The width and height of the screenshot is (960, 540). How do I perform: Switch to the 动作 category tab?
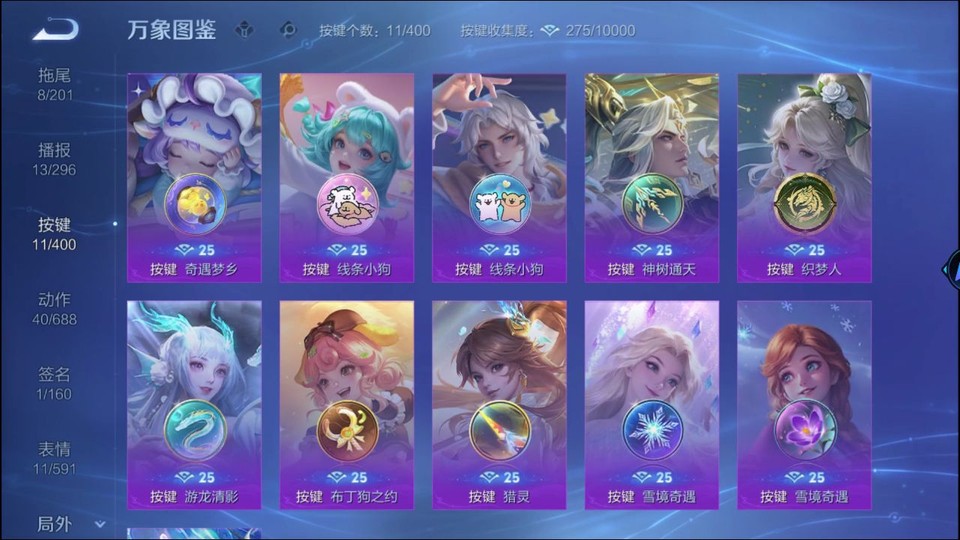coord(56,309)
